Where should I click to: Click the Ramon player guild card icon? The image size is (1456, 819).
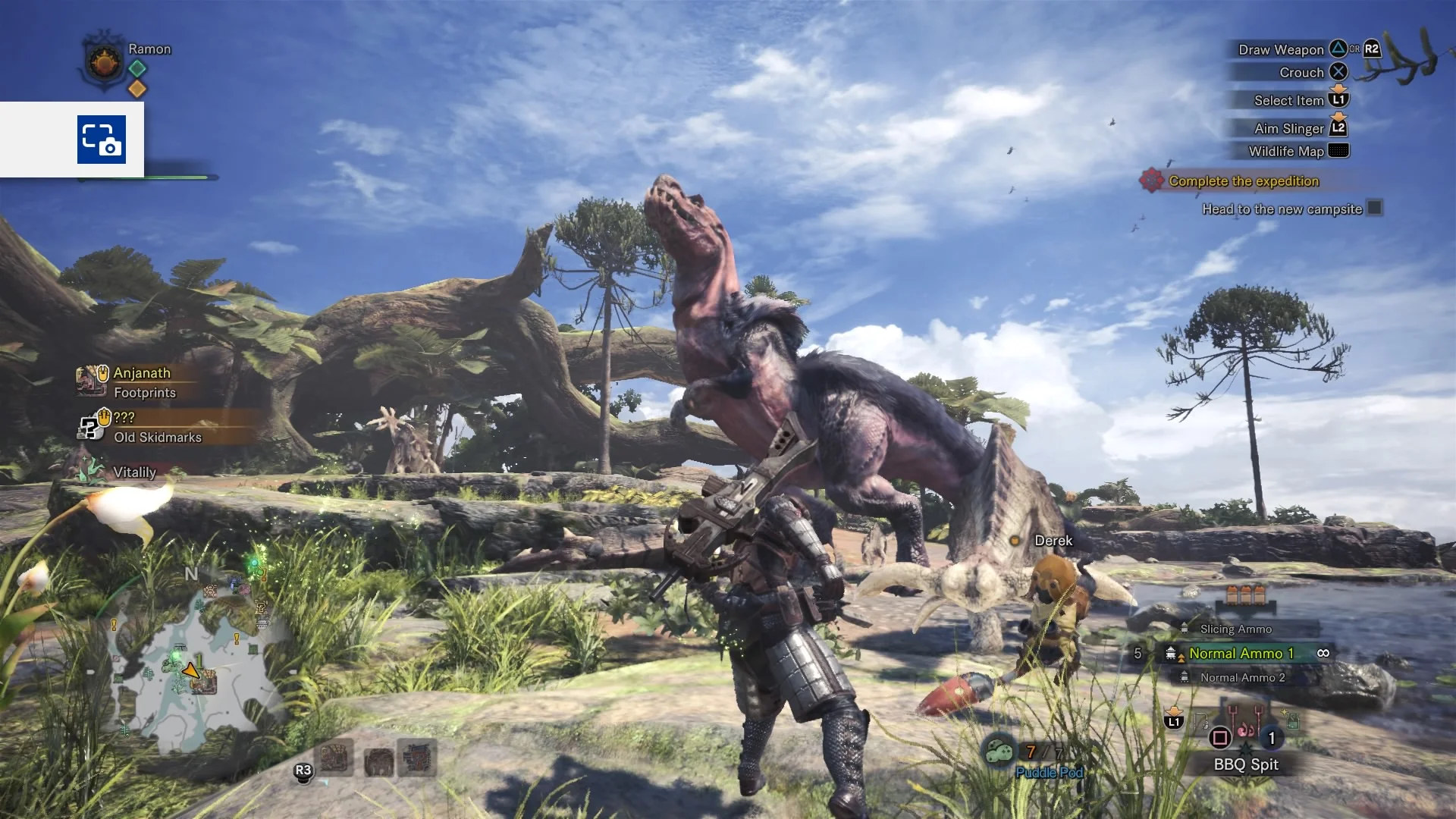102,62
